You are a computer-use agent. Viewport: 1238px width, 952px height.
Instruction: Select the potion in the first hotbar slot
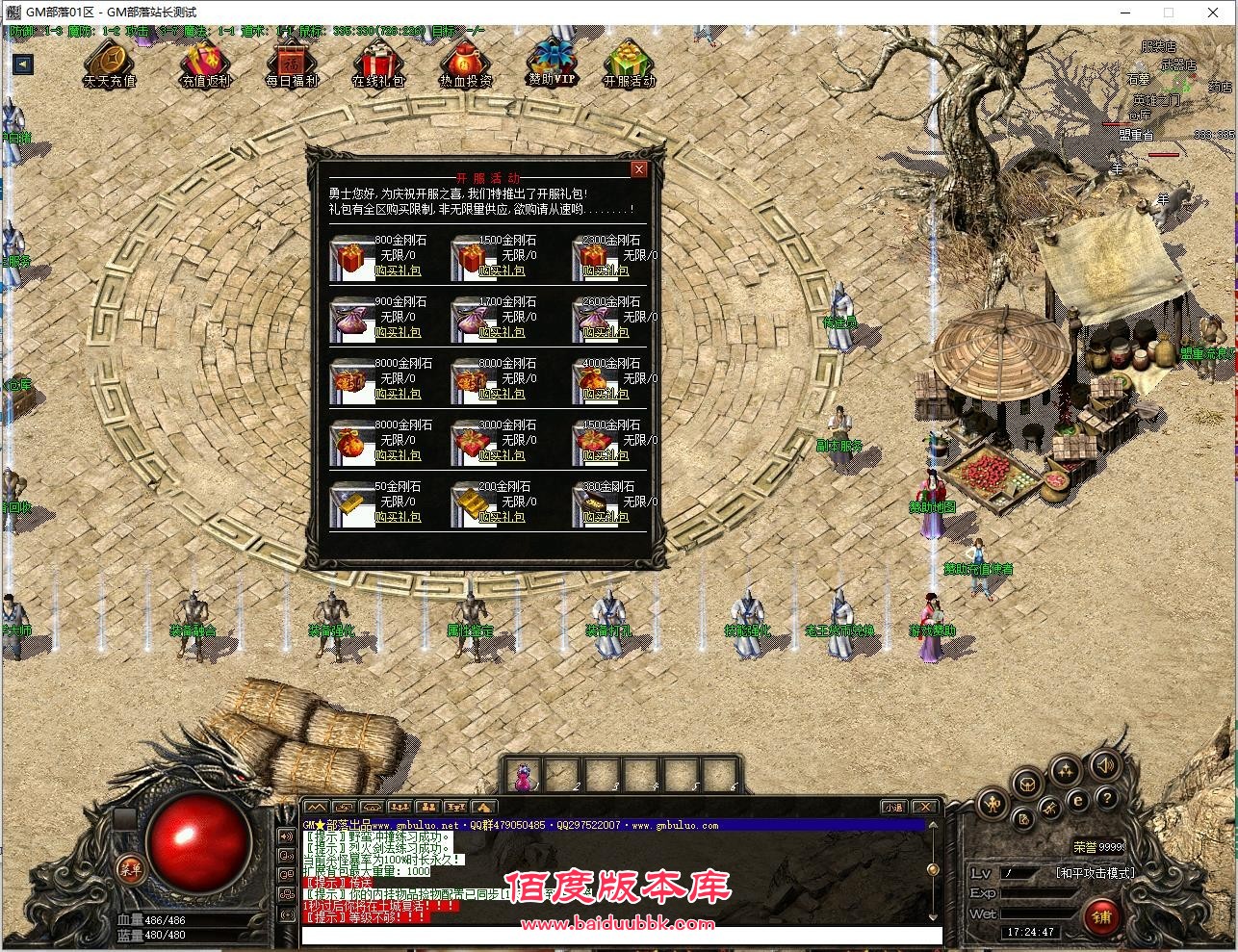pos(523,776)
